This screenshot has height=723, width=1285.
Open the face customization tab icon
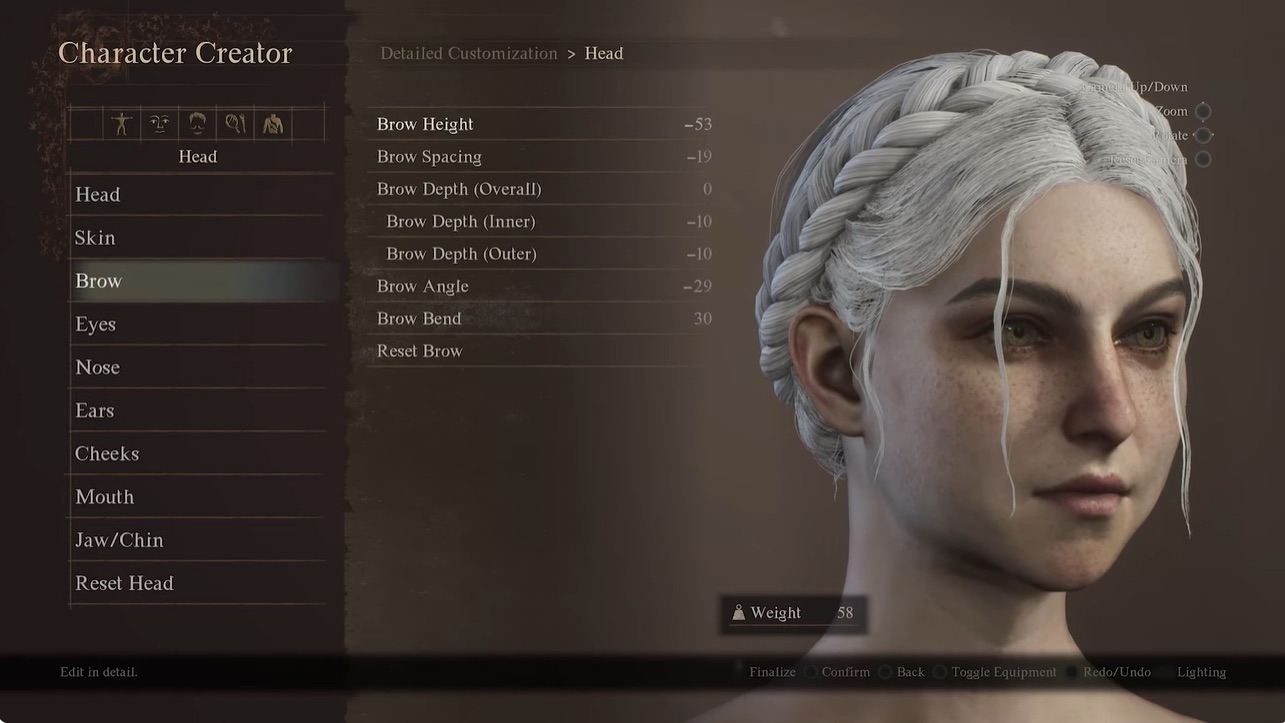[x=158, y=122]
